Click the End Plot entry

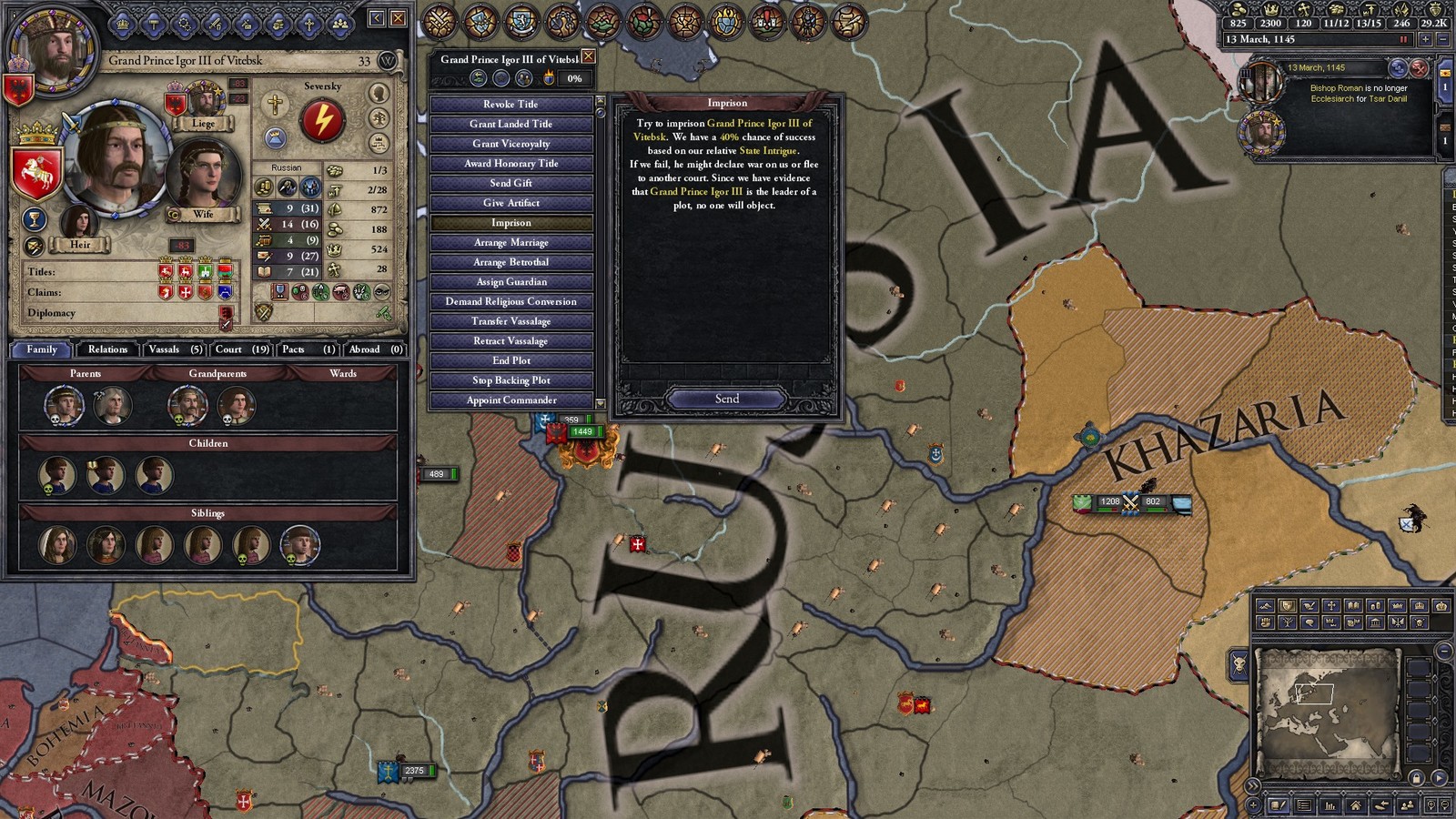[511, 360]
